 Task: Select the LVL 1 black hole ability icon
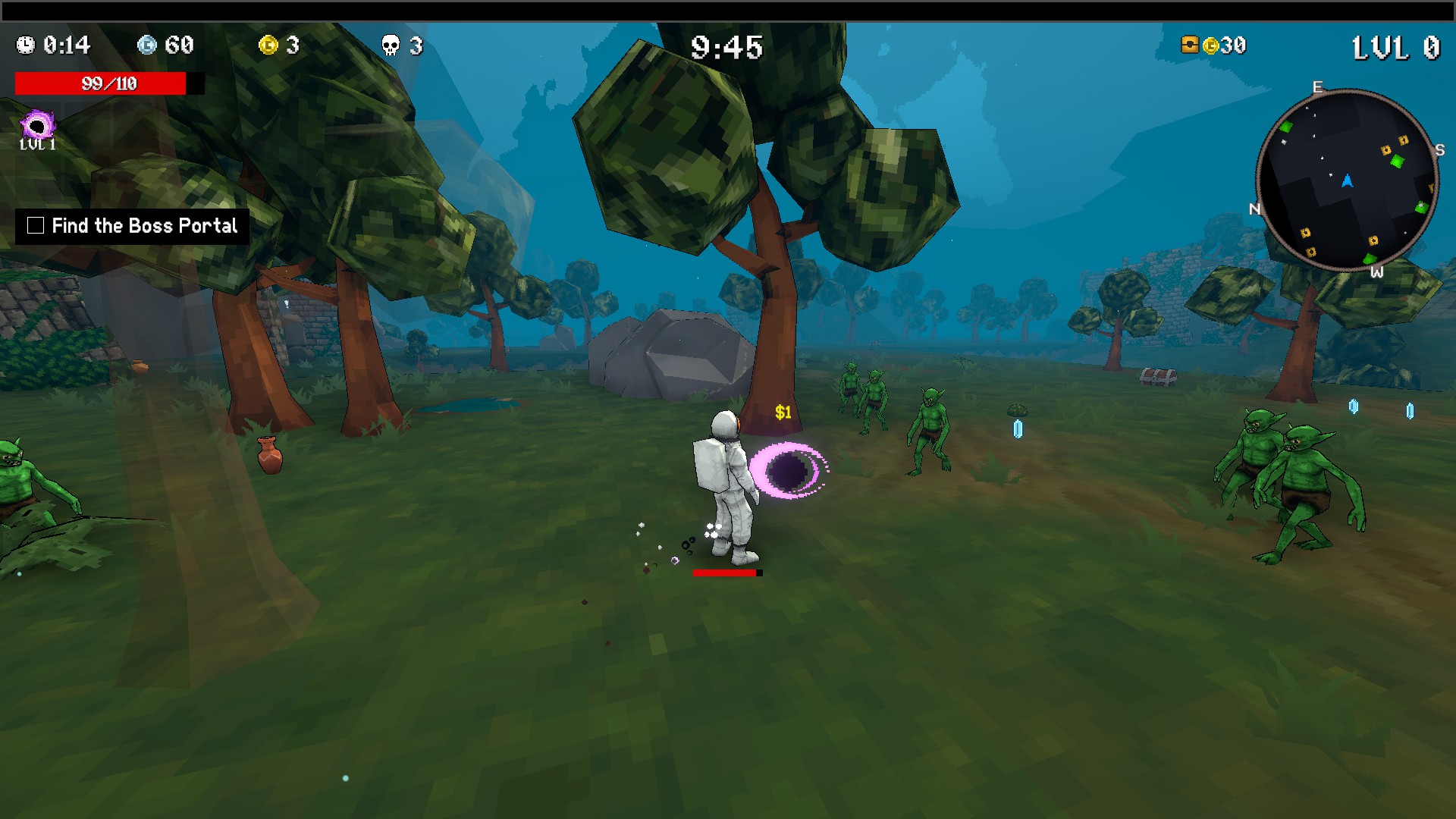point(38,123)
